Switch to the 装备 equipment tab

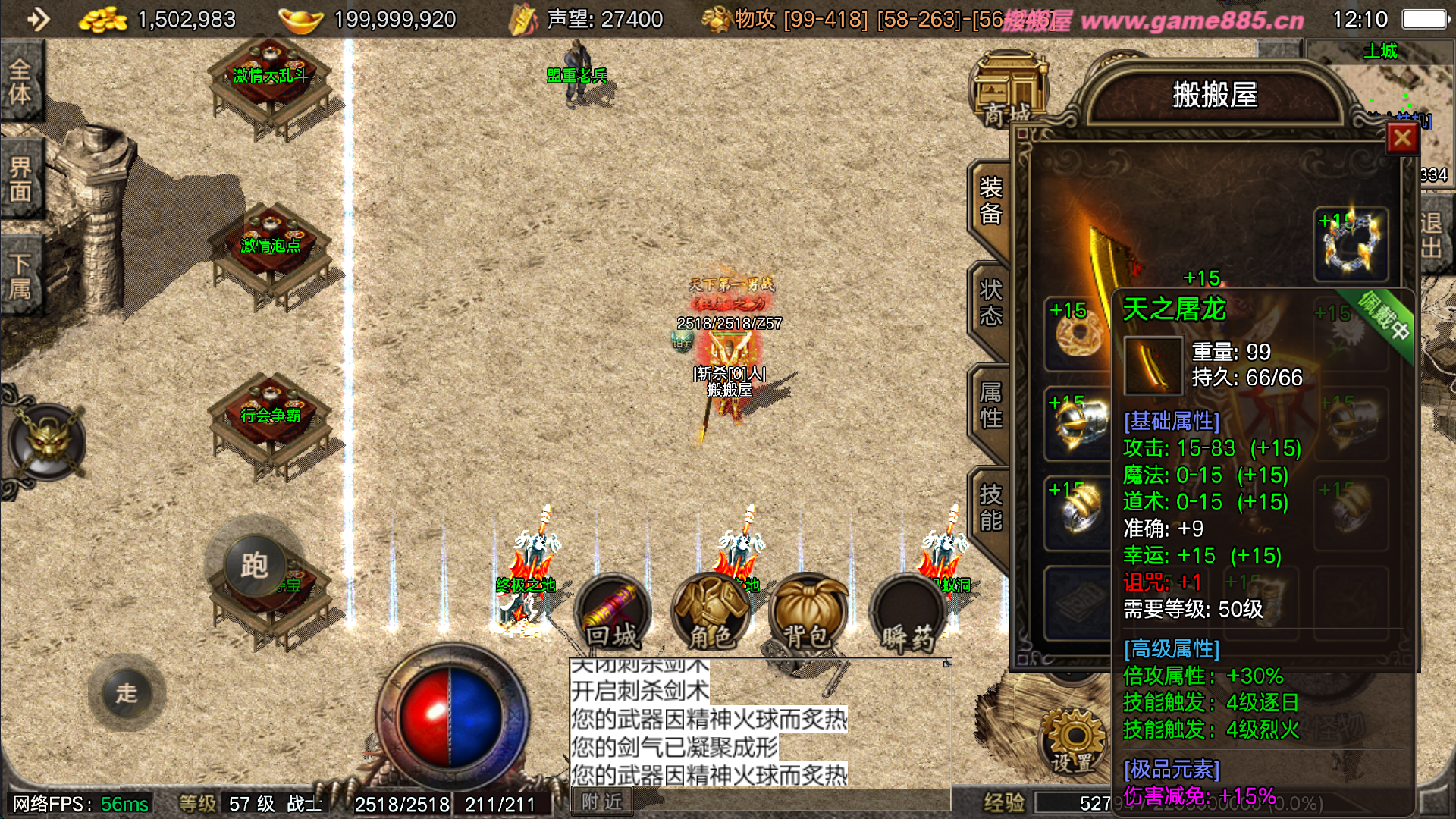pyautogui.click(x=990, y=201)
